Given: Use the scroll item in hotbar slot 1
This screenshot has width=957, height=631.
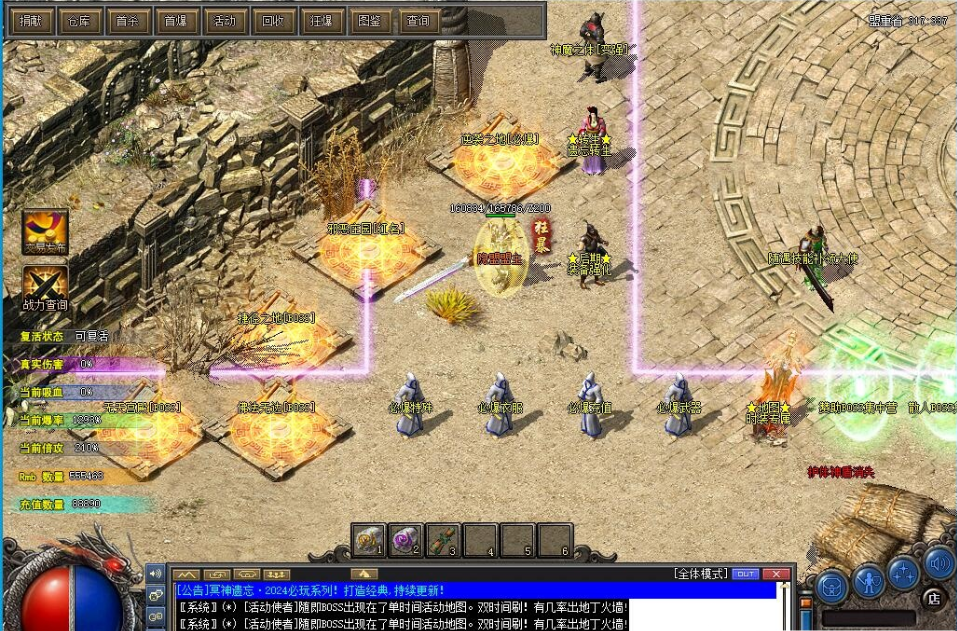Looking at the screenshot, I should [369, 540].
